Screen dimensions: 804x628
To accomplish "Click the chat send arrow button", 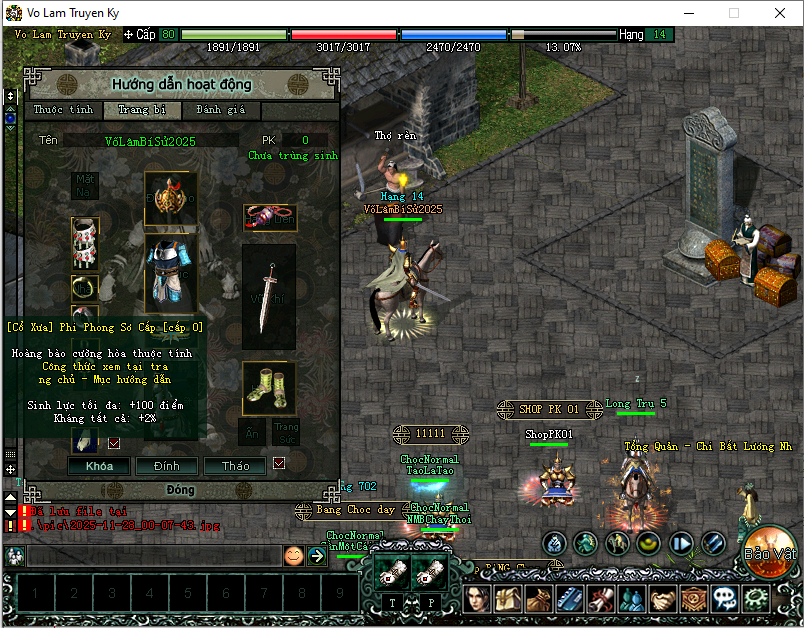I will pyautogui.click(x=317, y=556).
